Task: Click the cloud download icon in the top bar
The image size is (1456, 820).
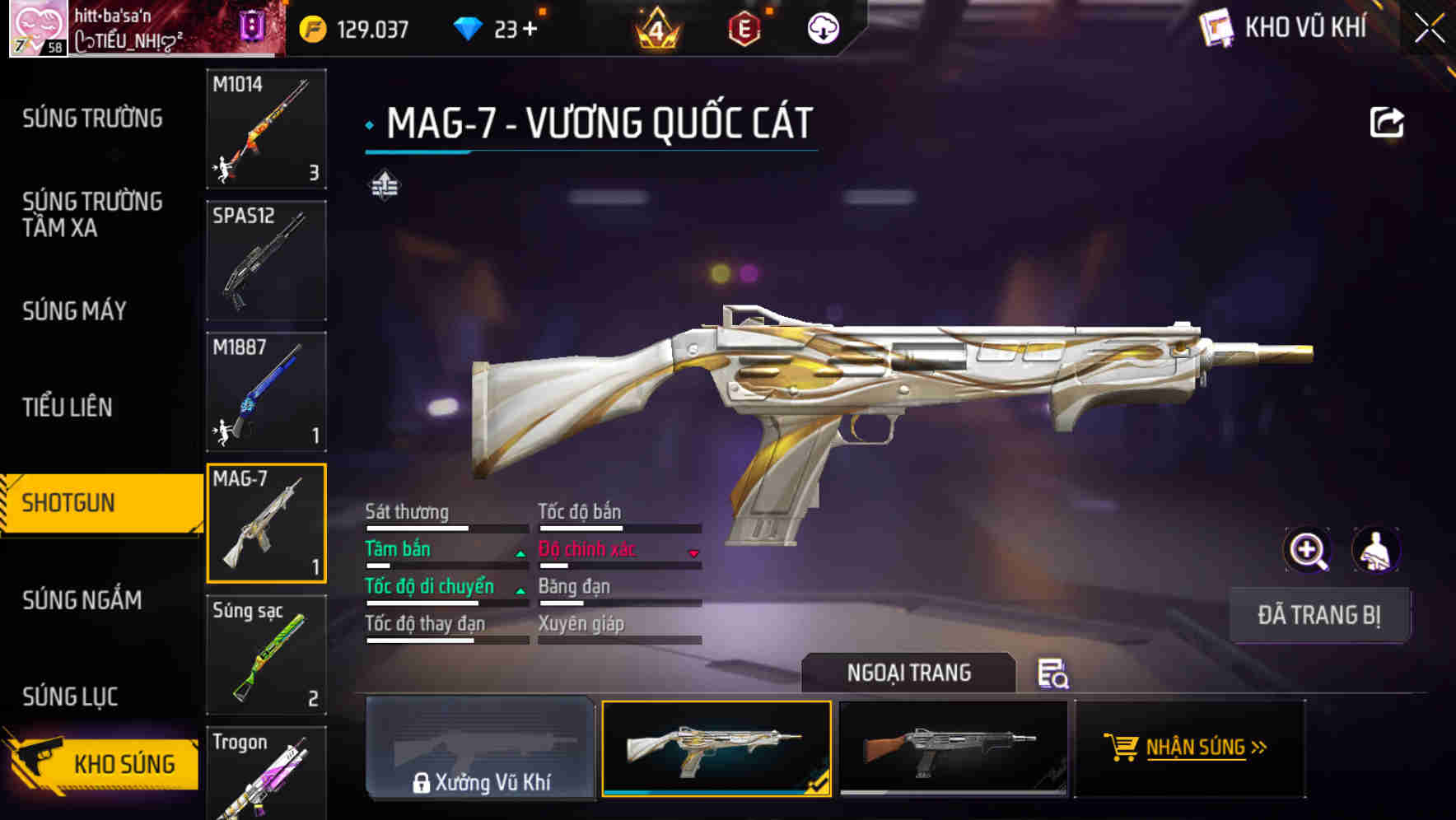Action: click(x=823, y=28)
